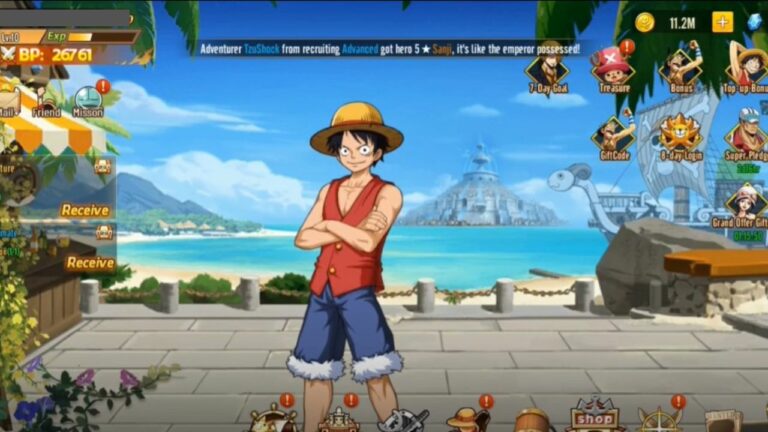The height and width of the screenshot is (432, 768).
Task: Open the Treasure icon with Chopper
Action: tap(612, 67)
